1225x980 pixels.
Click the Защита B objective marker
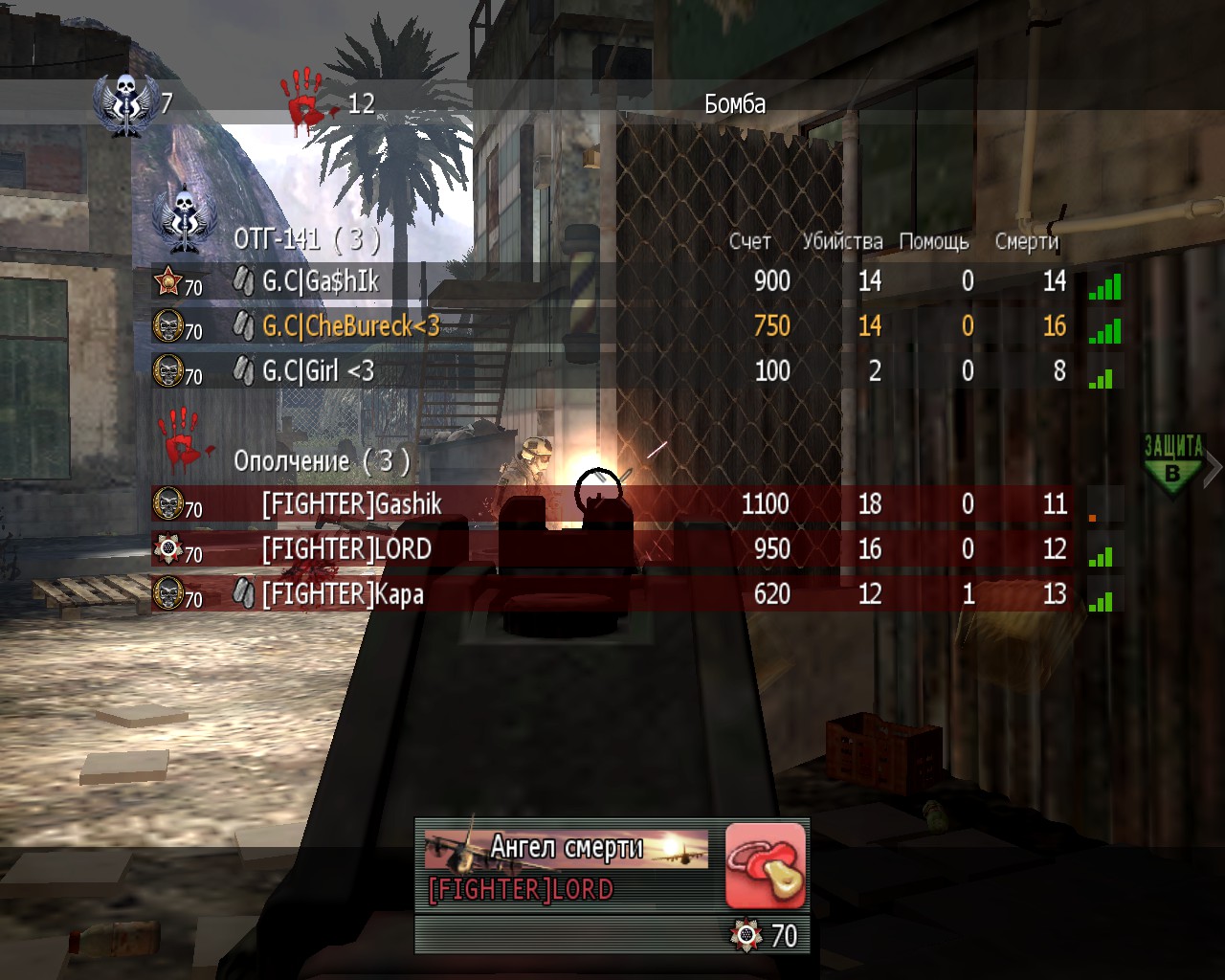(x=1173, y=464)
